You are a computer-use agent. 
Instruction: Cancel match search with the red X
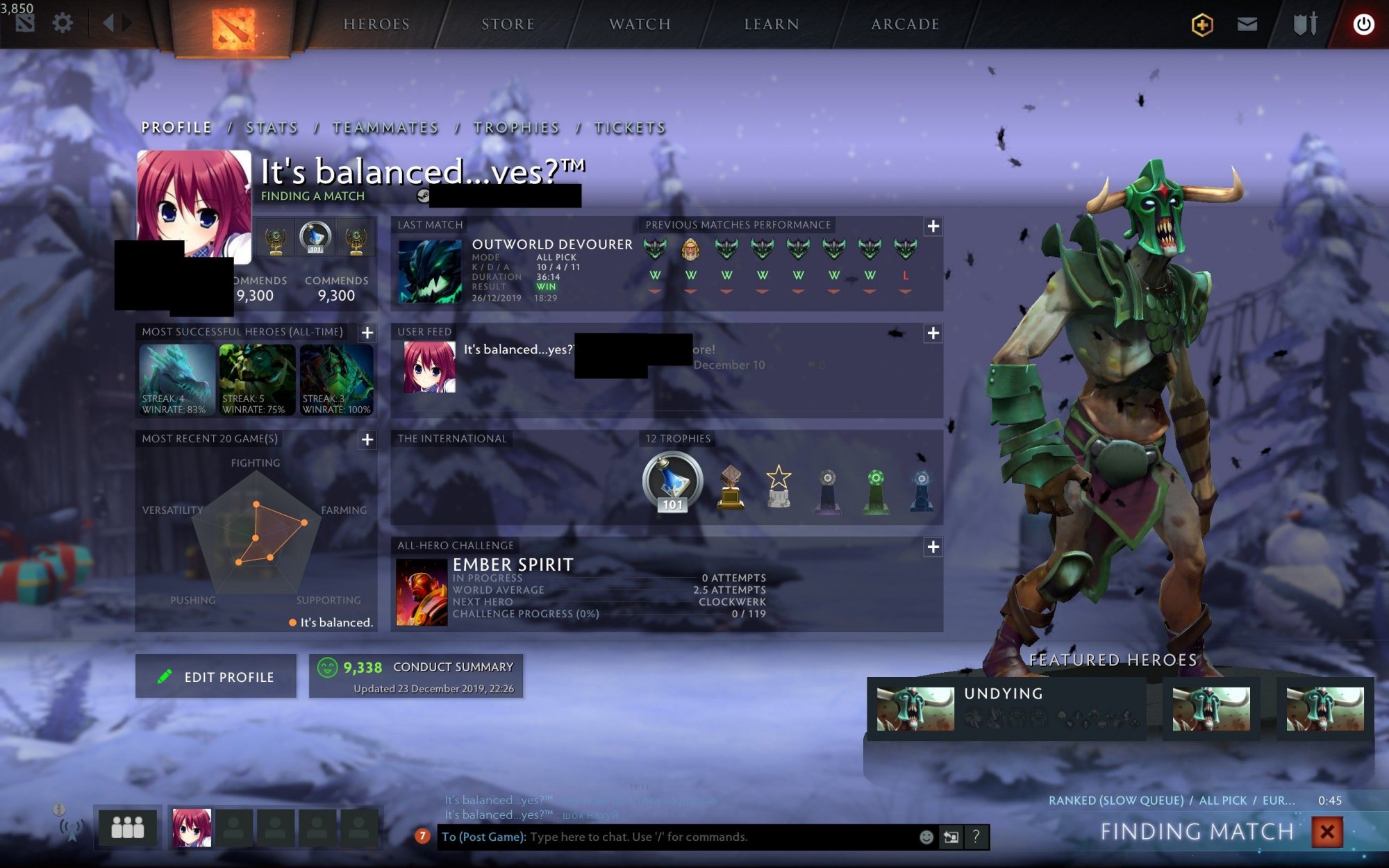click(1327, 831)
